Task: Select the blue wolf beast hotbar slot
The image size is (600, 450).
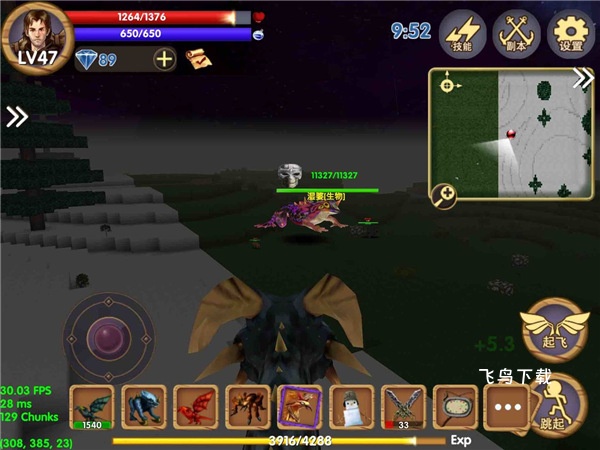Action: tap(144, 407)
